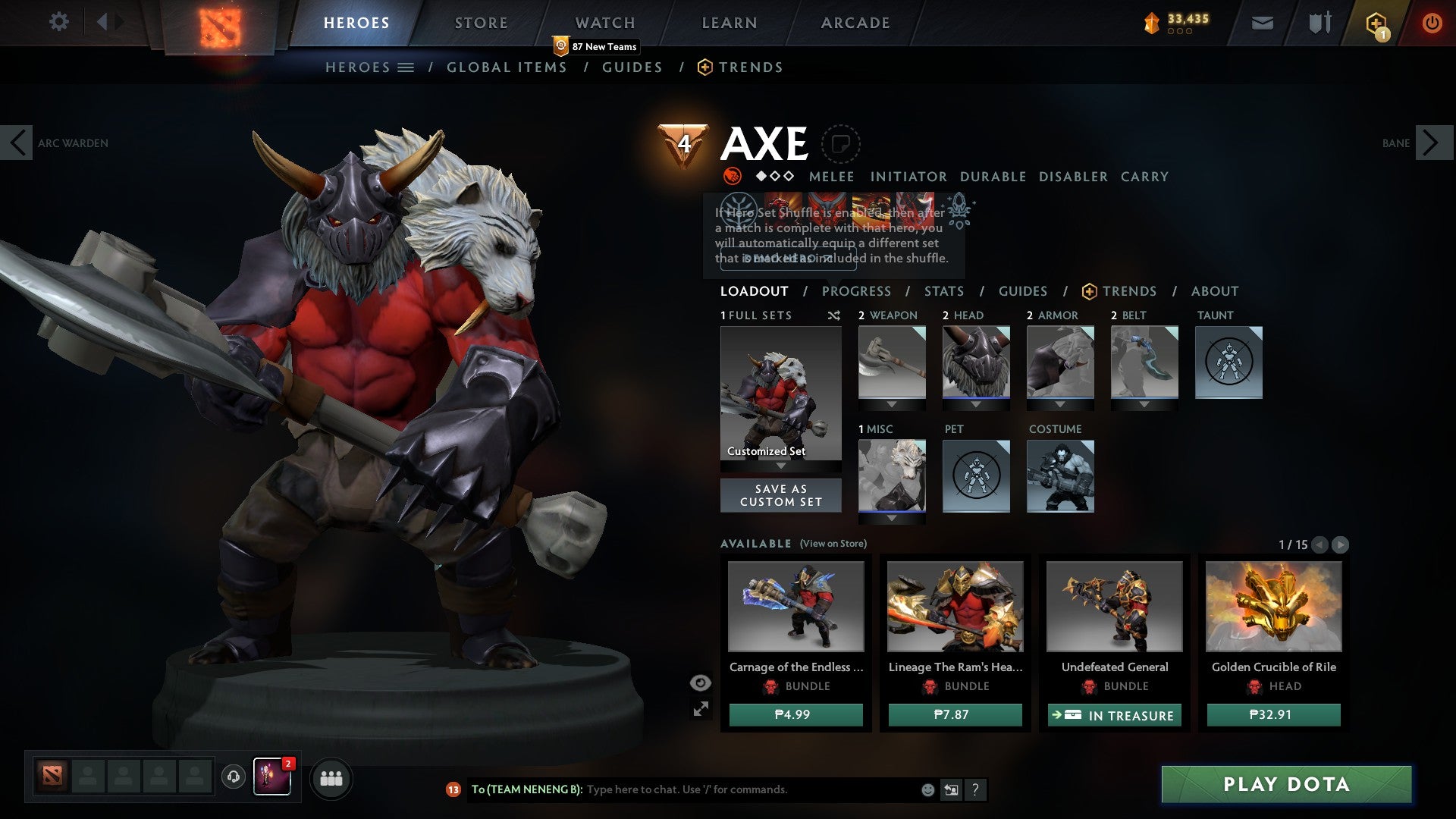Switch to the STATS tab
The image size is (1456, 819).
(x=944, y=290)
